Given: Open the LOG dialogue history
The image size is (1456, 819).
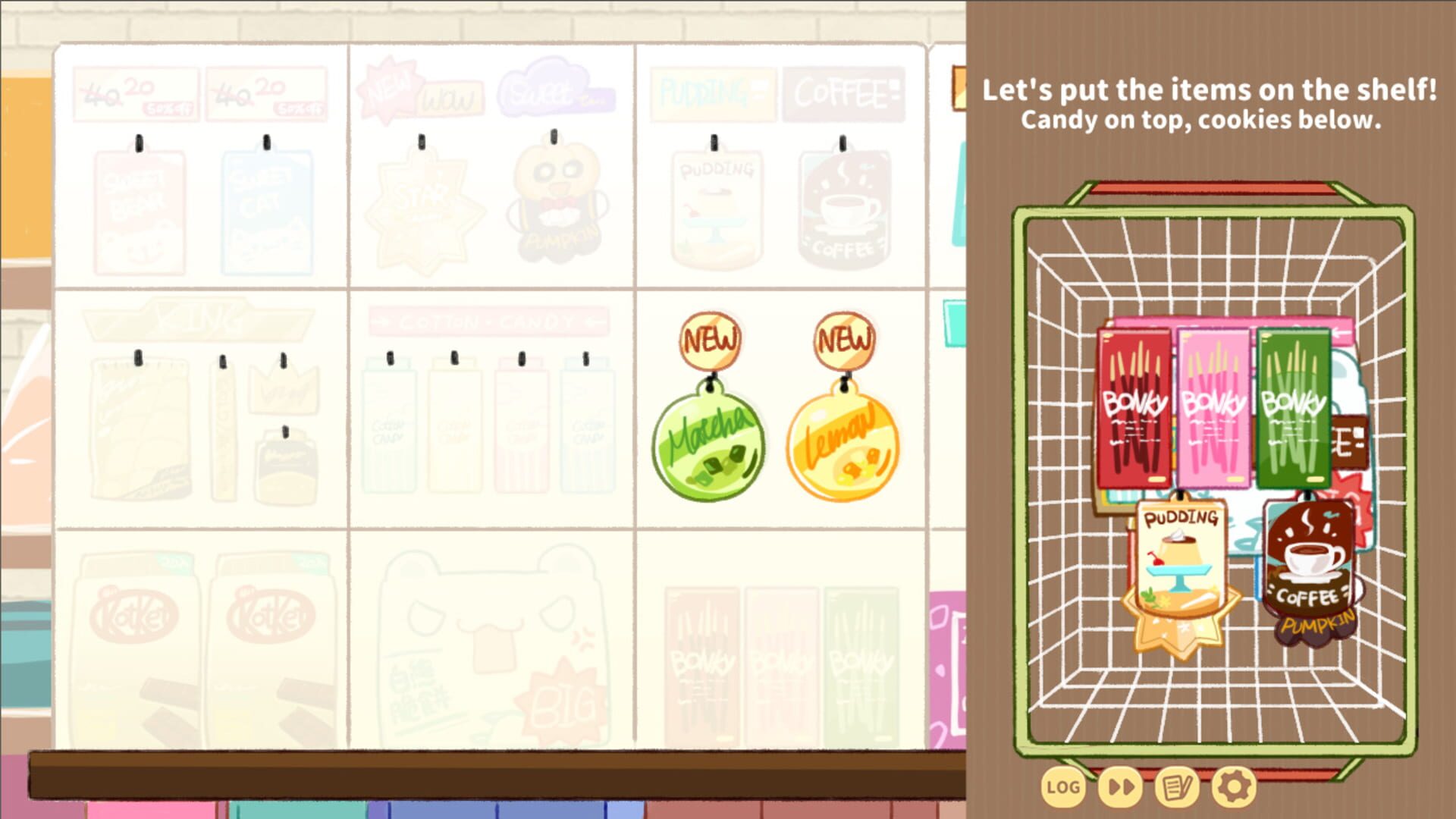Looking at the screenshot, I should [x=1063, y=787].
